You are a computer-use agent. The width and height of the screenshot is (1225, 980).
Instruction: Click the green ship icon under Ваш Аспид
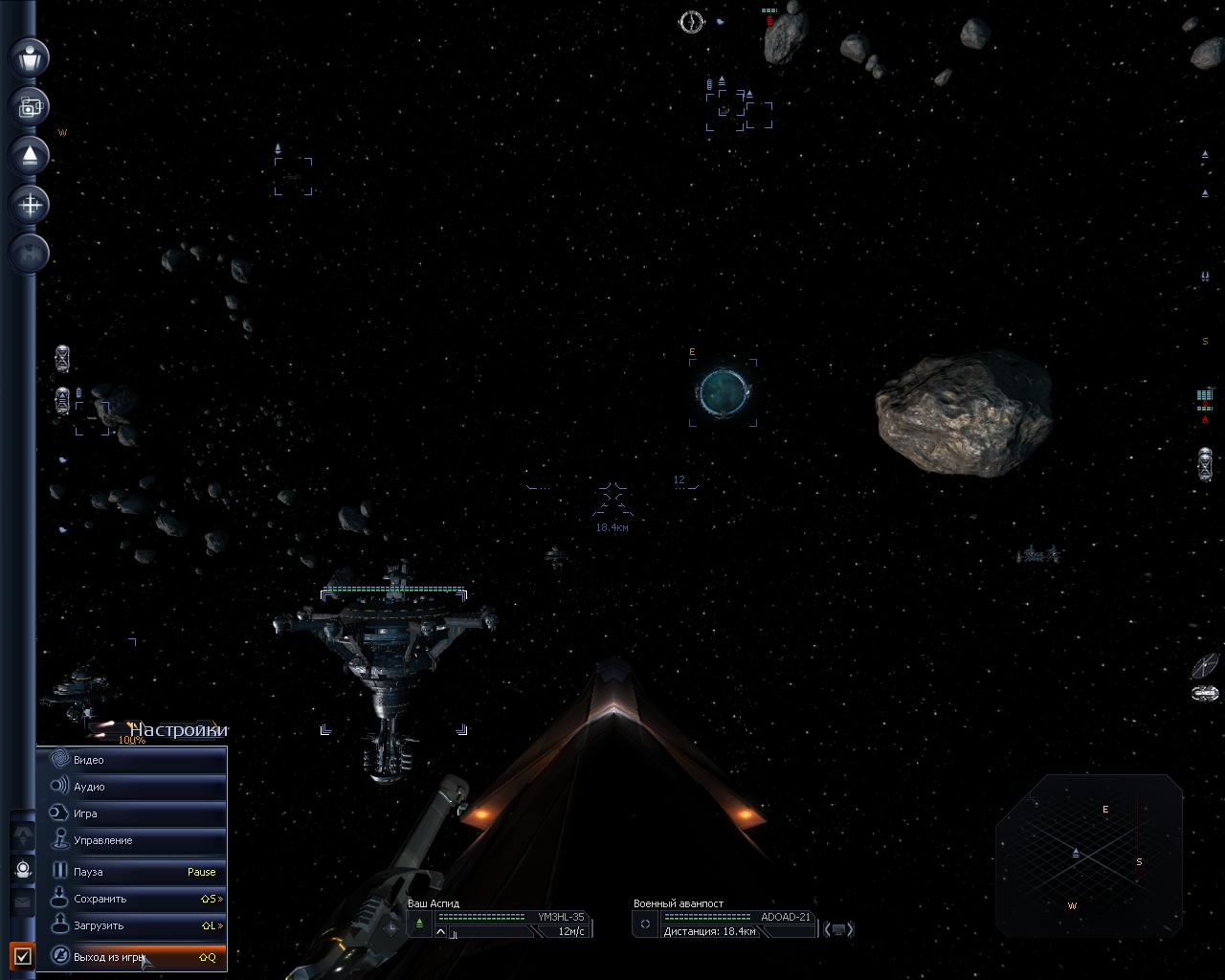click(419, 923)
